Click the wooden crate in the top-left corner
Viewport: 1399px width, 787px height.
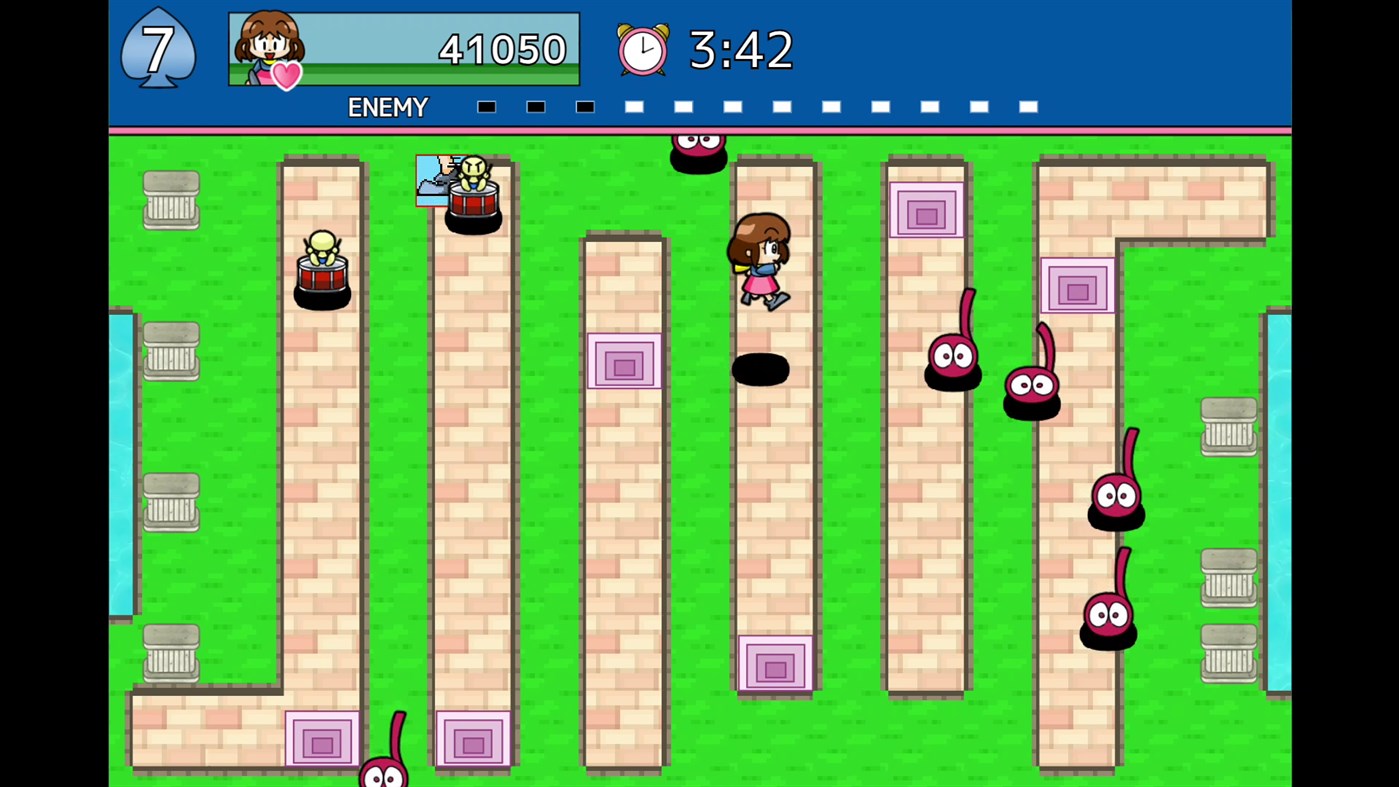[x=170, y=200]
